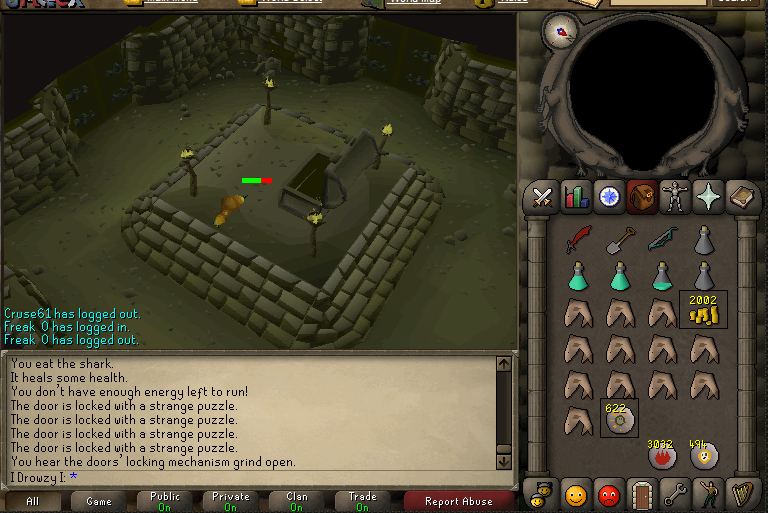This screenshot has width=768, height=513.
Task: Open the Options wrench tab
Action: pyautogui.click(x=675, y=494)
